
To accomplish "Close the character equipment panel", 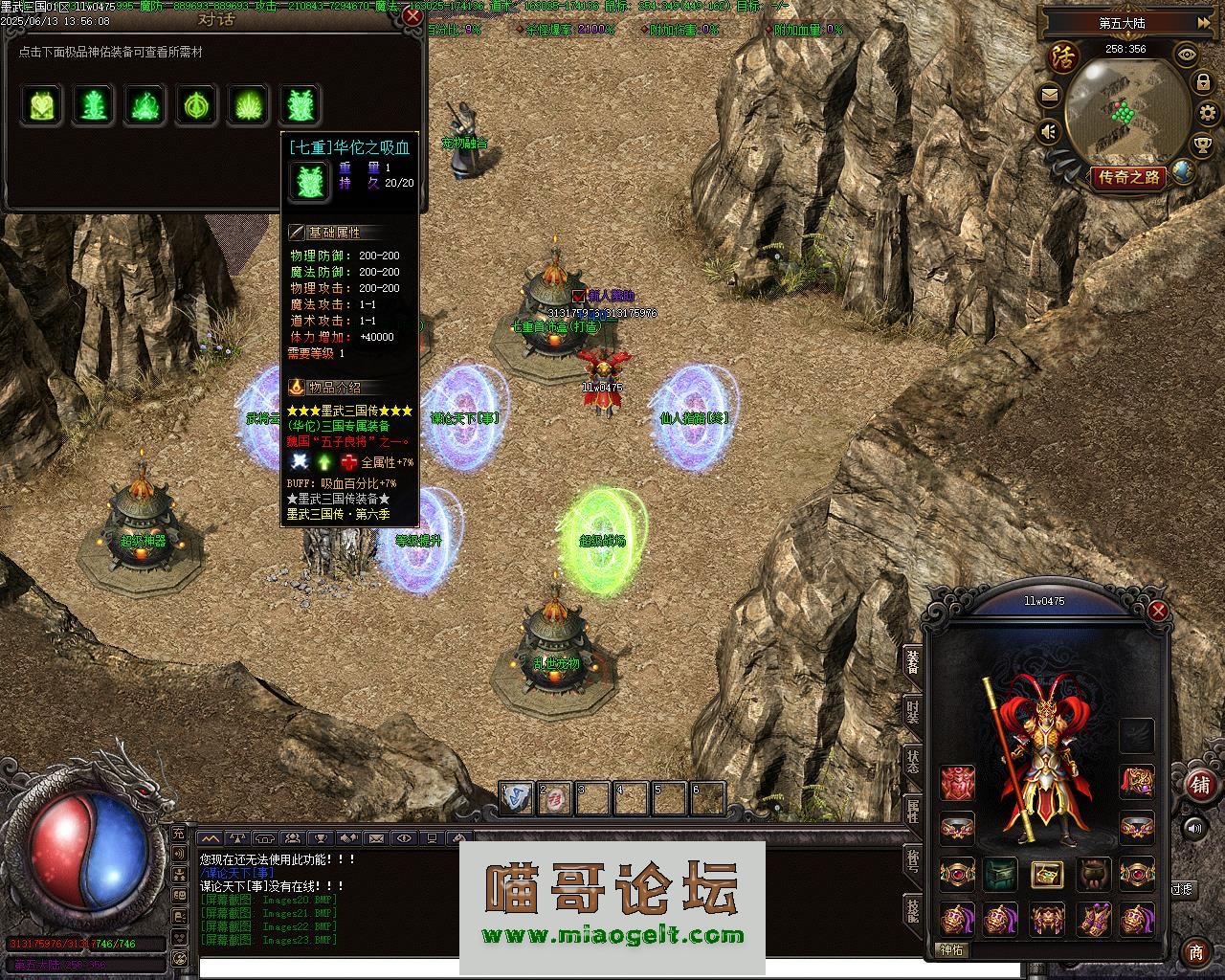I will point(1158,612).
